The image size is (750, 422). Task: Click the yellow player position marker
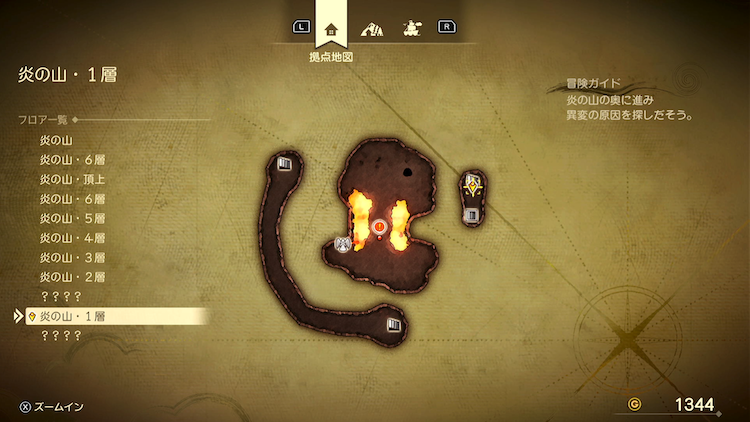tap(472, 184)
